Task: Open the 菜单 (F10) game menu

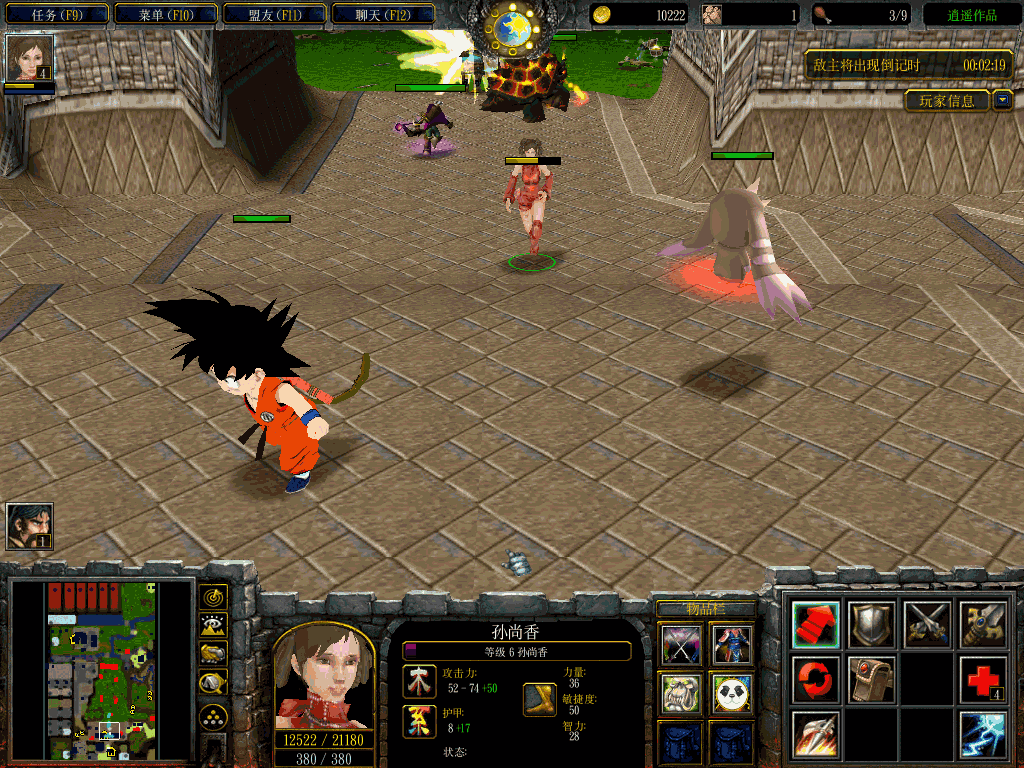Action: (x=165, y=15)
